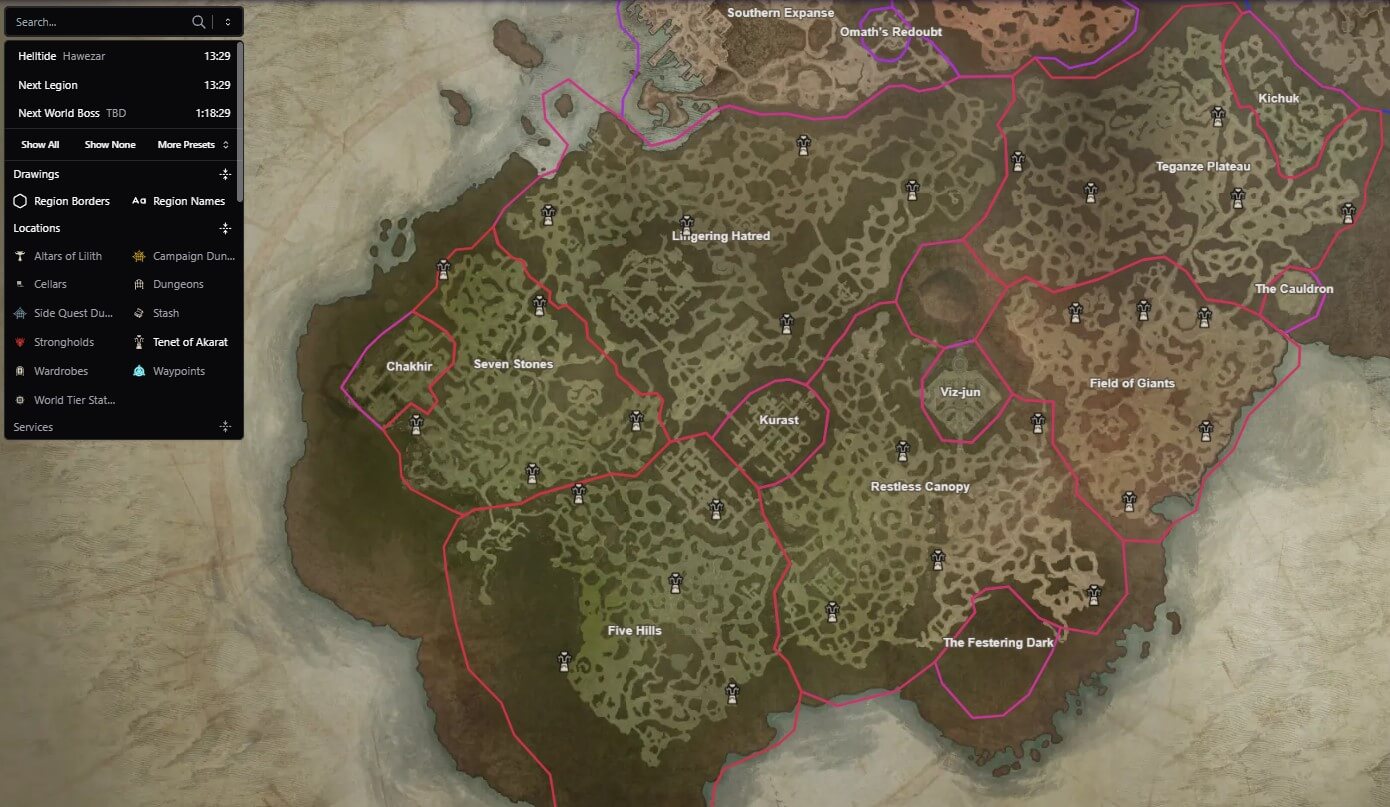Image resolution: width=1390 pixels, height=807 pixels.
Task: Click the Services section header
Action: (33, 426)
